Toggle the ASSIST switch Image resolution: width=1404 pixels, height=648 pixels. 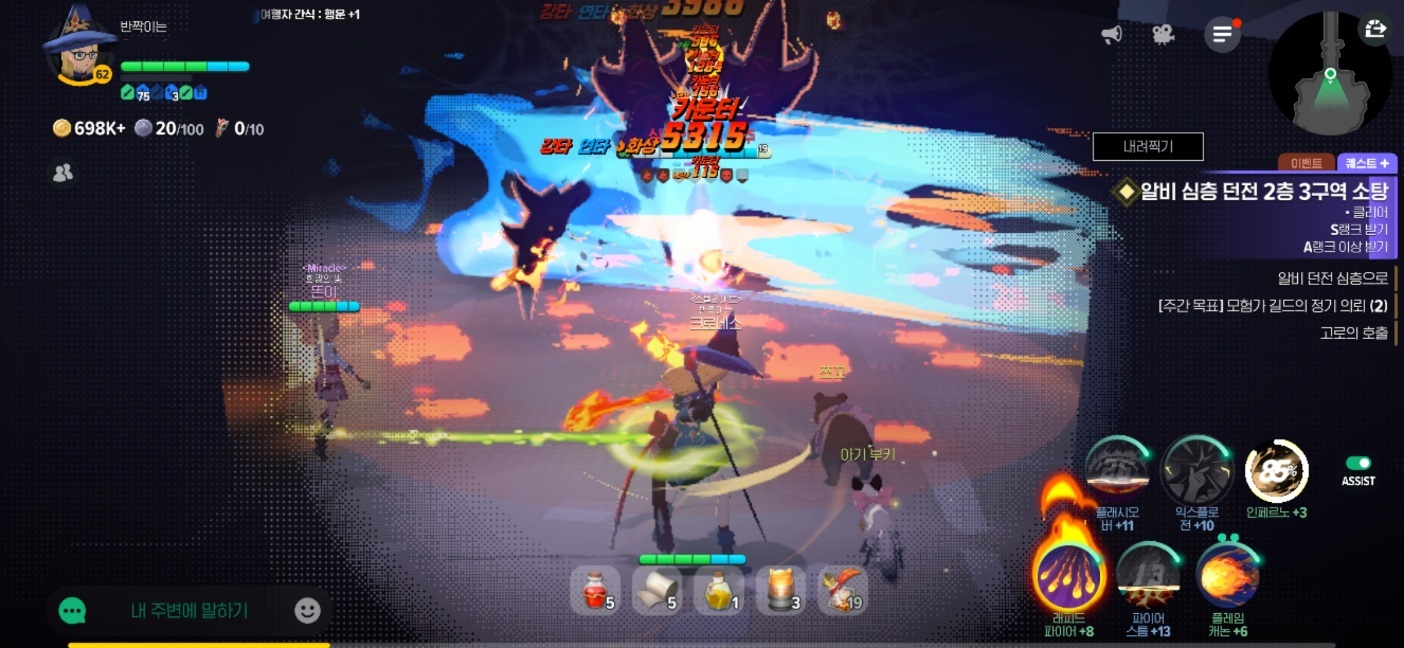coord(1358,463)
